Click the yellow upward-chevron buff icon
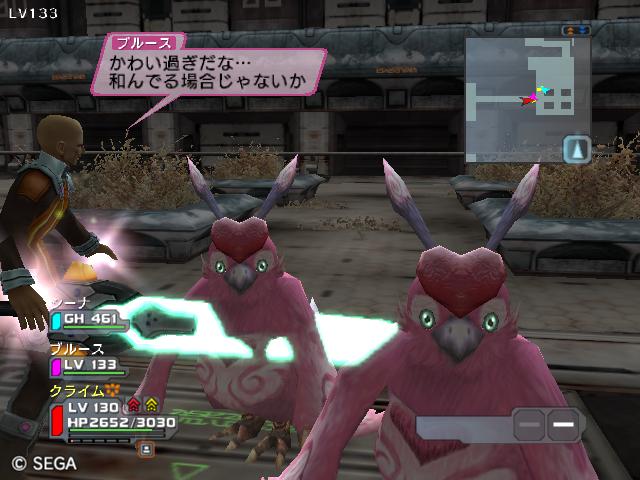The image size is (640, 480). click(x=151, y=405)
